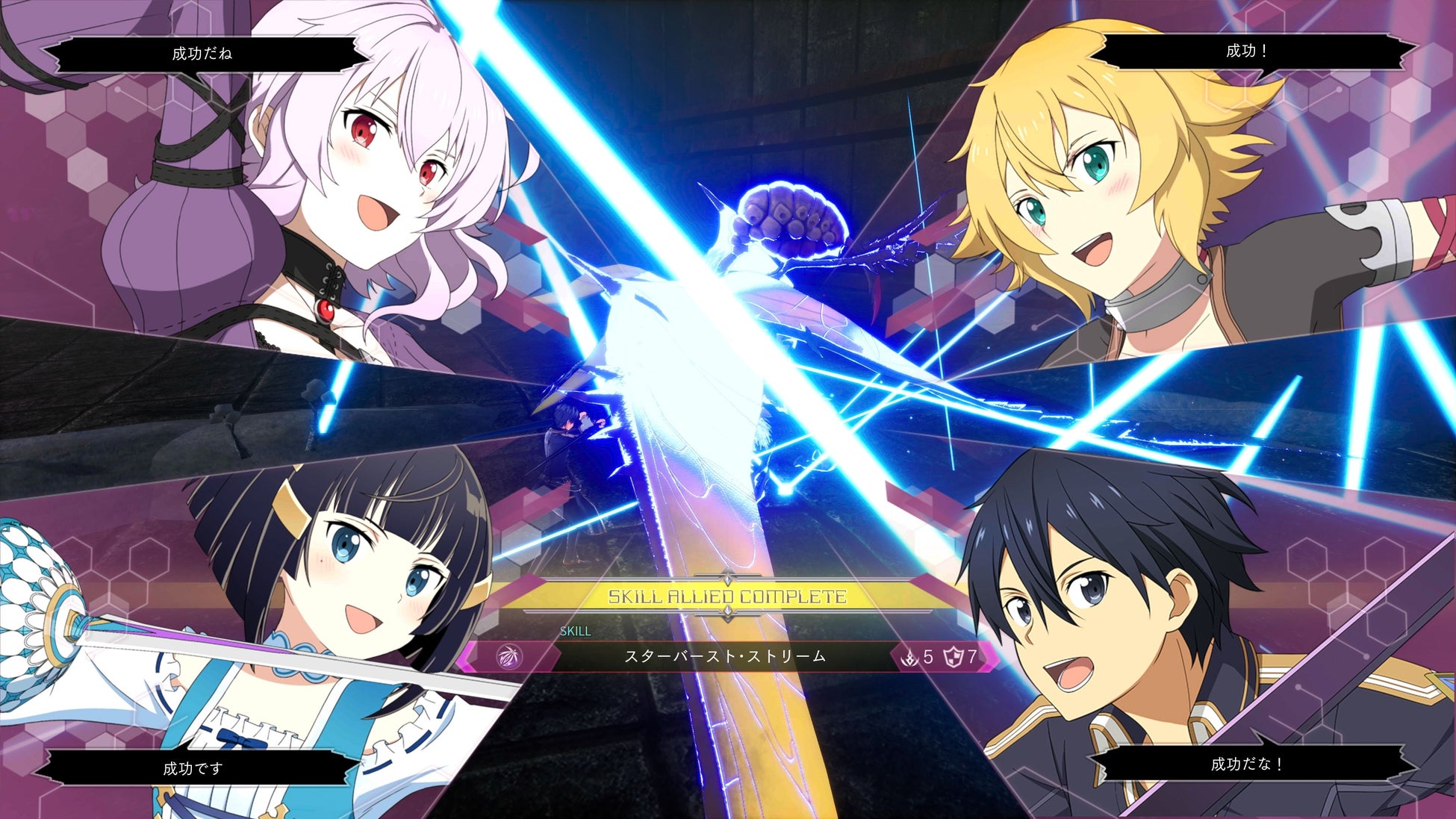Select the スターバースト・ストリーム skill bar
1456x819 pixels.
tap(724, 657)
